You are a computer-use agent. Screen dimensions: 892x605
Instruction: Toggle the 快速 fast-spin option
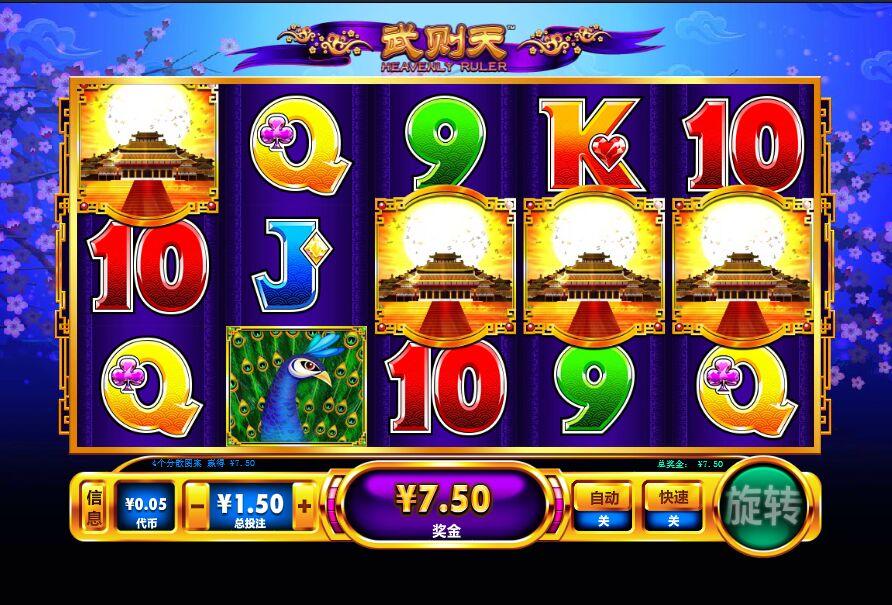point(673,506)
